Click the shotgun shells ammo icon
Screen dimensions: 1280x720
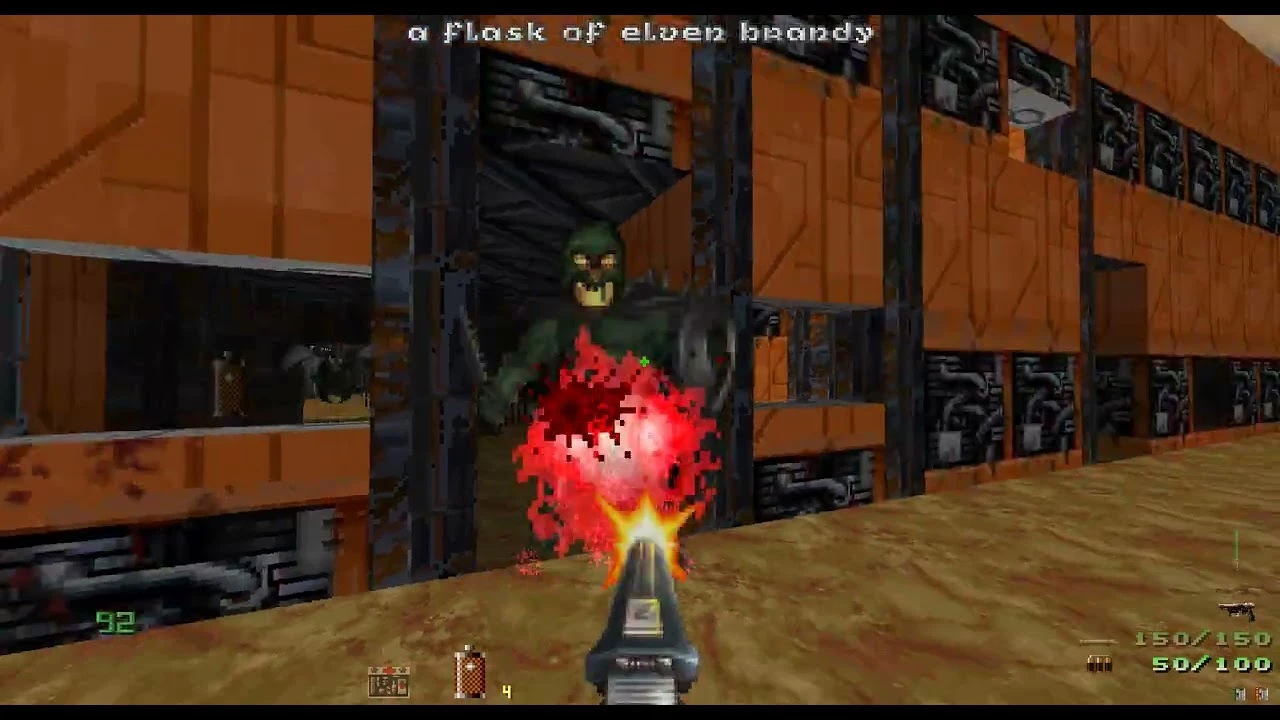[1099, 664]
